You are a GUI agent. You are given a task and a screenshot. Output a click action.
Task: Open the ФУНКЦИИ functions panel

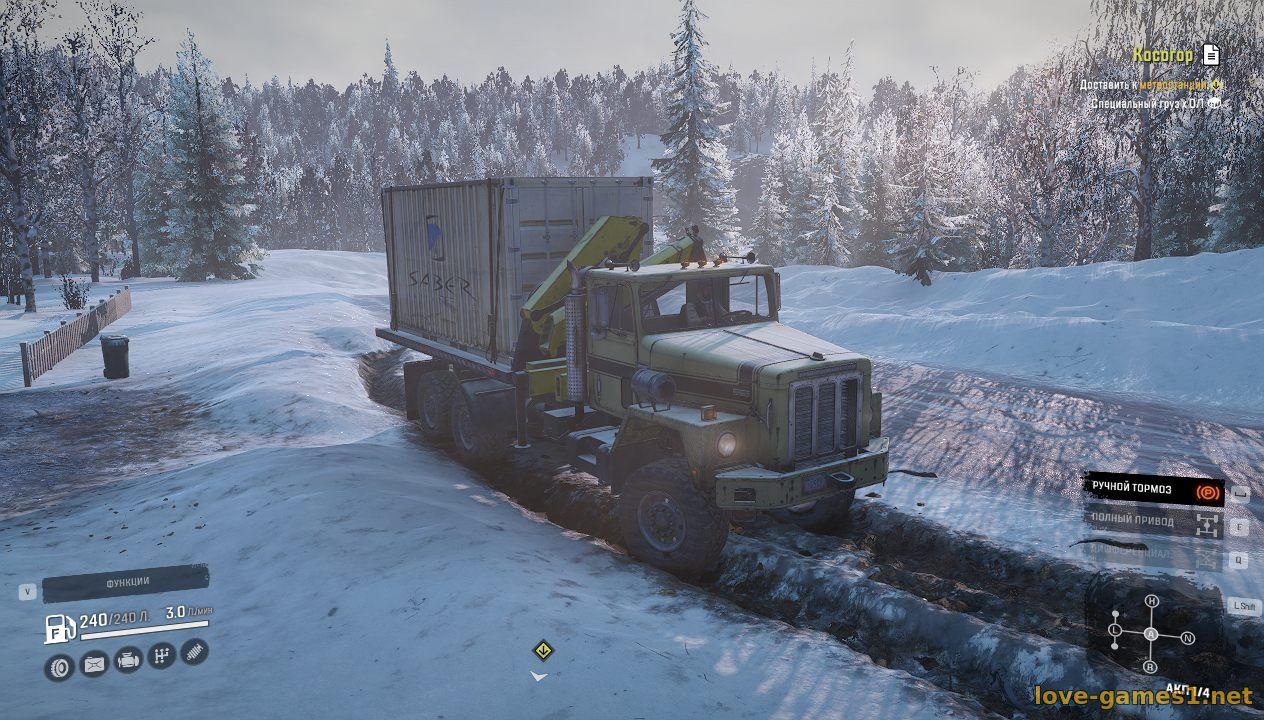127,582
